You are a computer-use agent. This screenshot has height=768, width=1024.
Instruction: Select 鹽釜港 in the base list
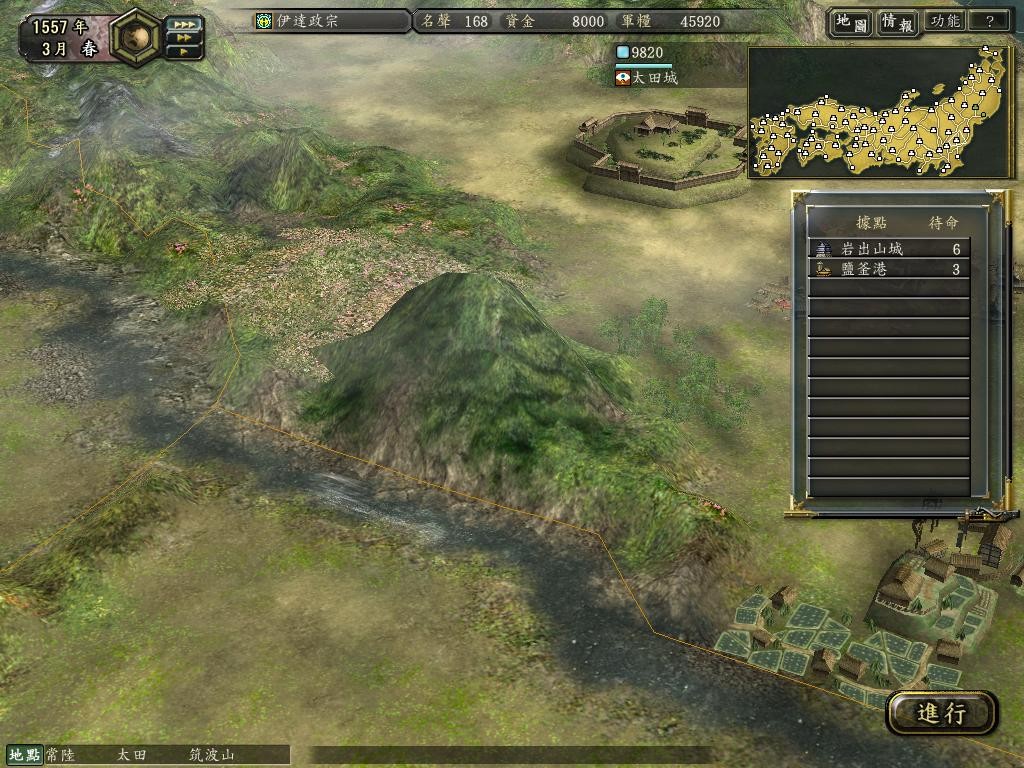[888, 269]
